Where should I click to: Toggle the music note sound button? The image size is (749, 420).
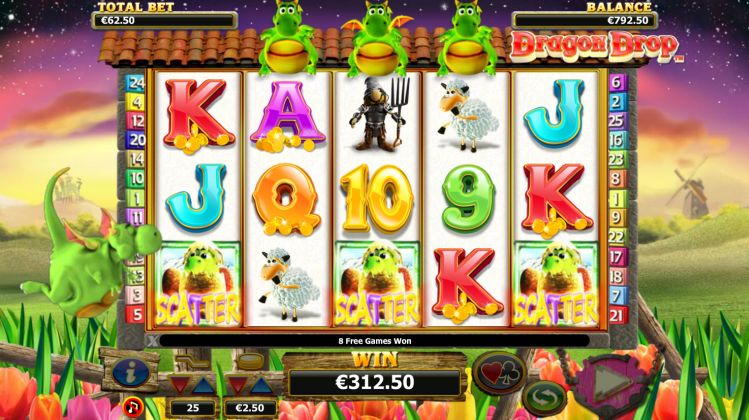point(132,405)
